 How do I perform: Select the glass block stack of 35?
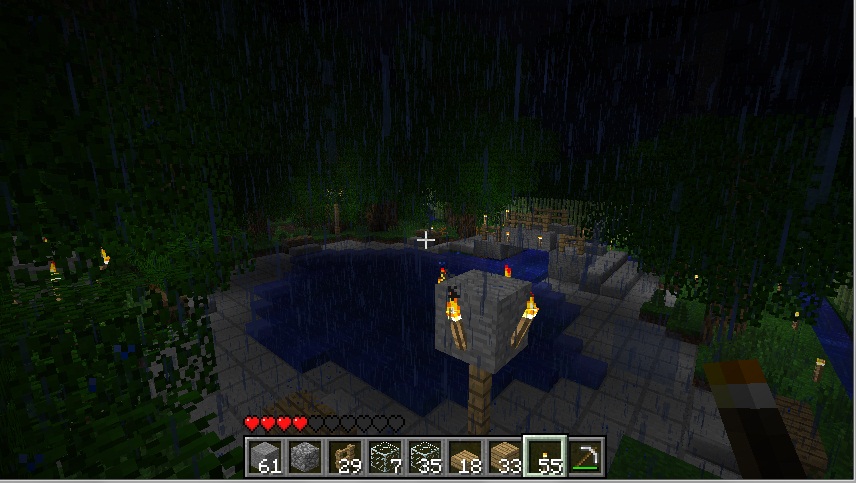click(x=425, y=456)
